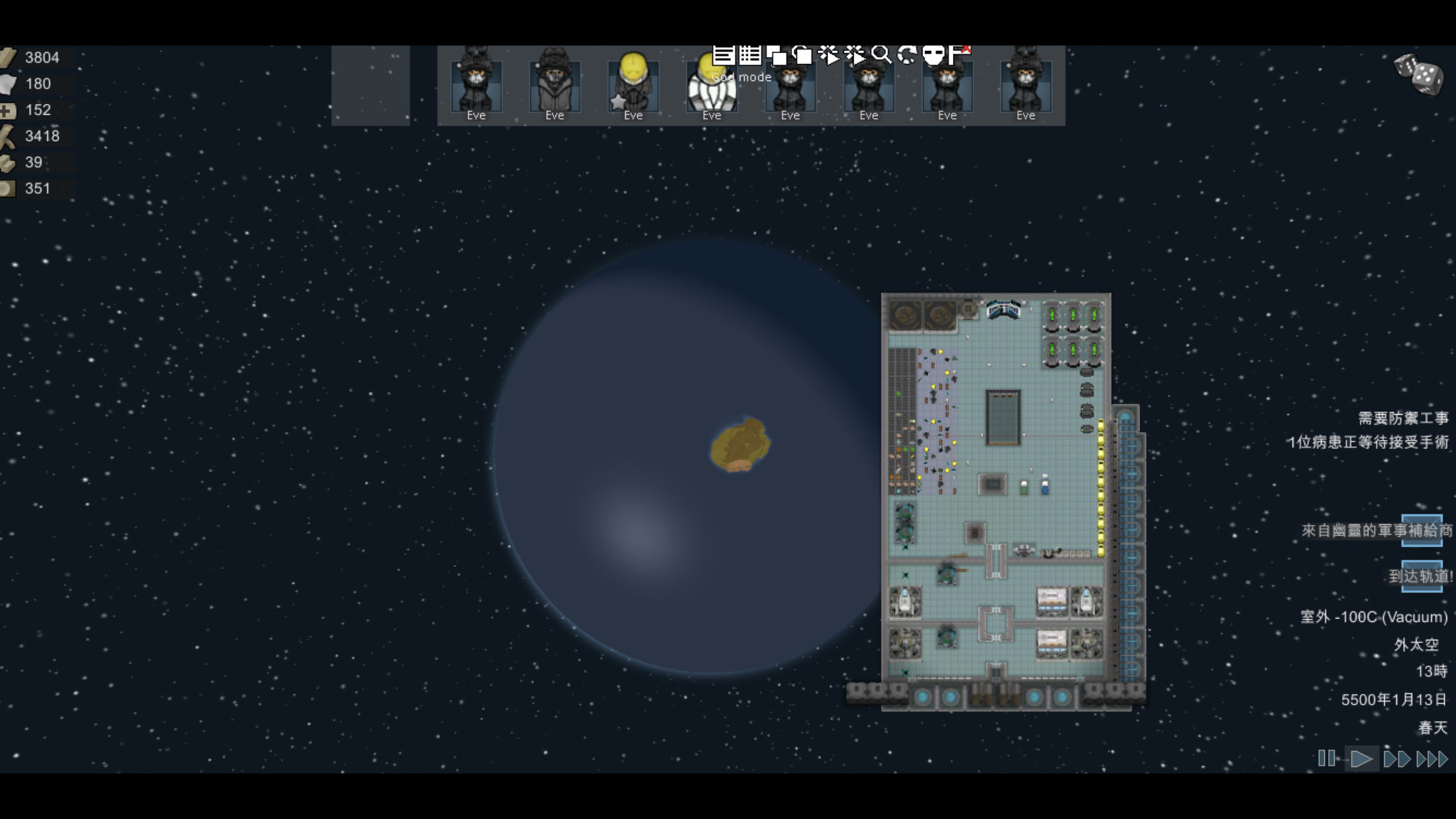1456x819 pixels.
Task: Click the 需要防禦工事 alert
Action: [x=1403, y=418]
